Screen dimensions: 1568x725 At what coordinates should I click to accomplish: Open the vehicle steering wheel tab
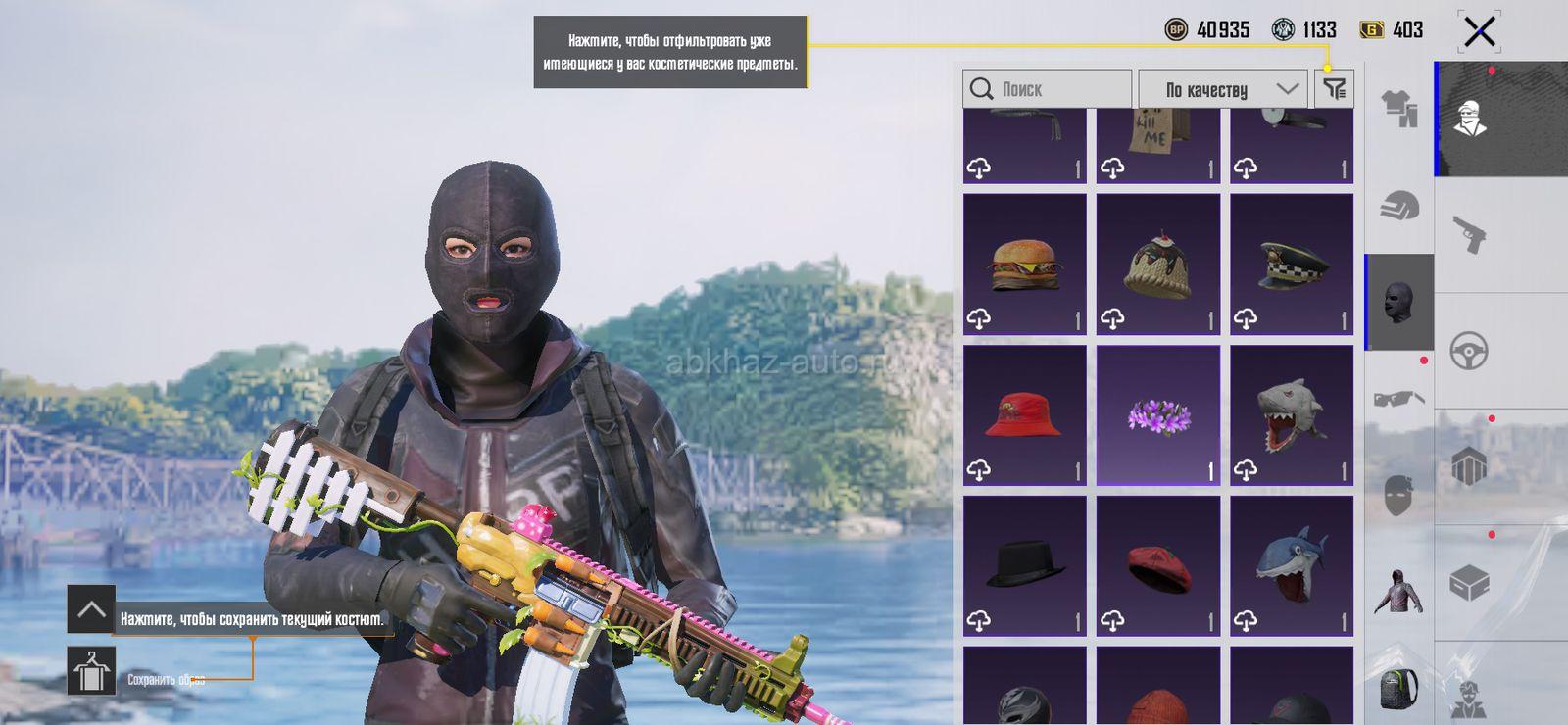point(1469,351)
